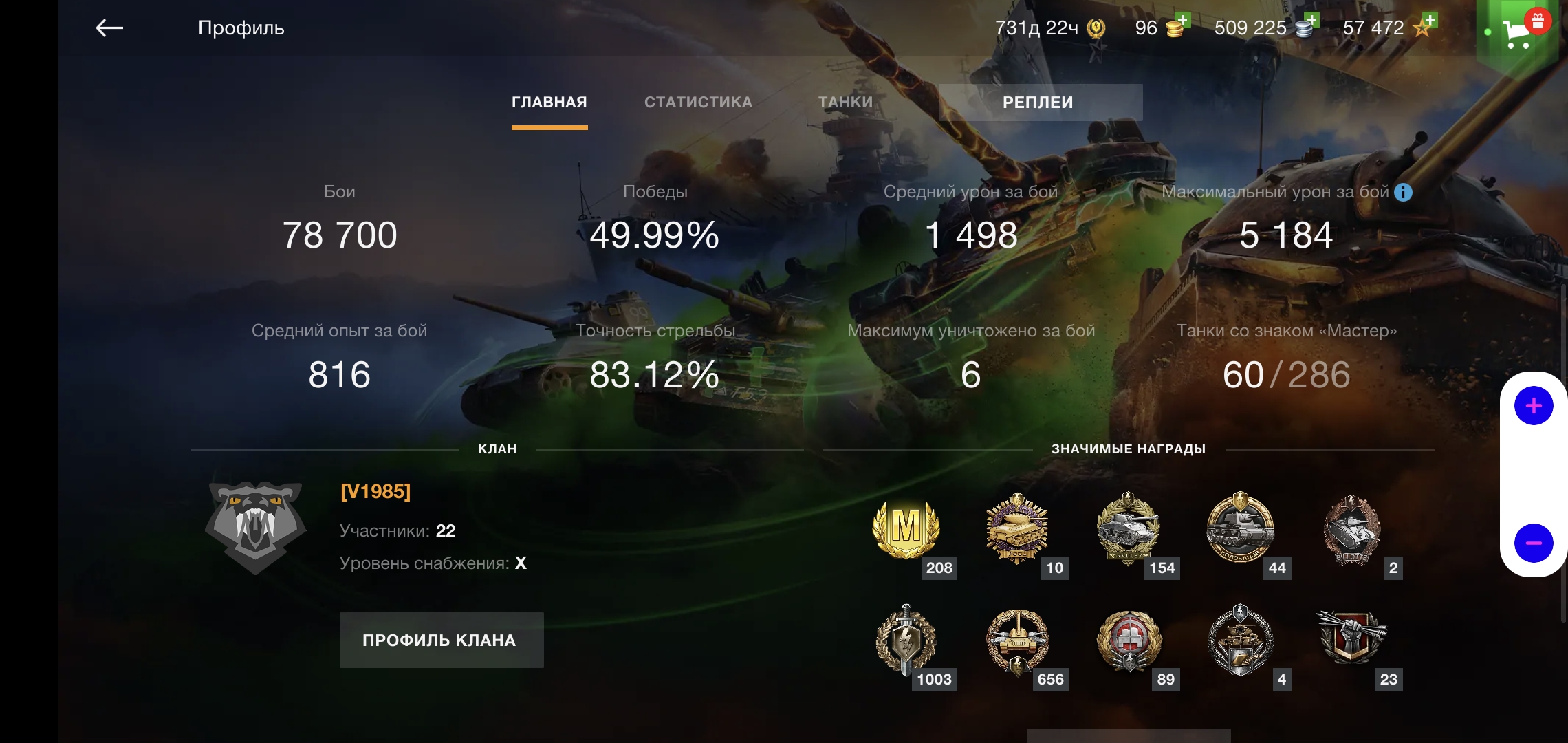Select the fist with arrows award
The width and height of the screenshot is (1568, 743).
(x=1351, y=638)
